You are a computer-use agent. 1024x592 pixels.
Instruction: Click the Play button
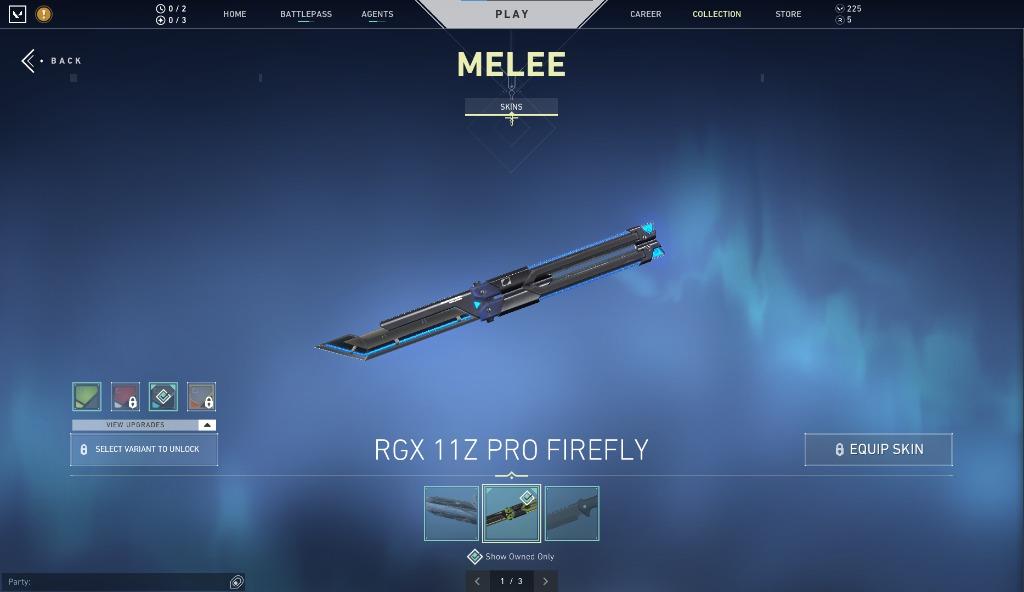[512, 14]
